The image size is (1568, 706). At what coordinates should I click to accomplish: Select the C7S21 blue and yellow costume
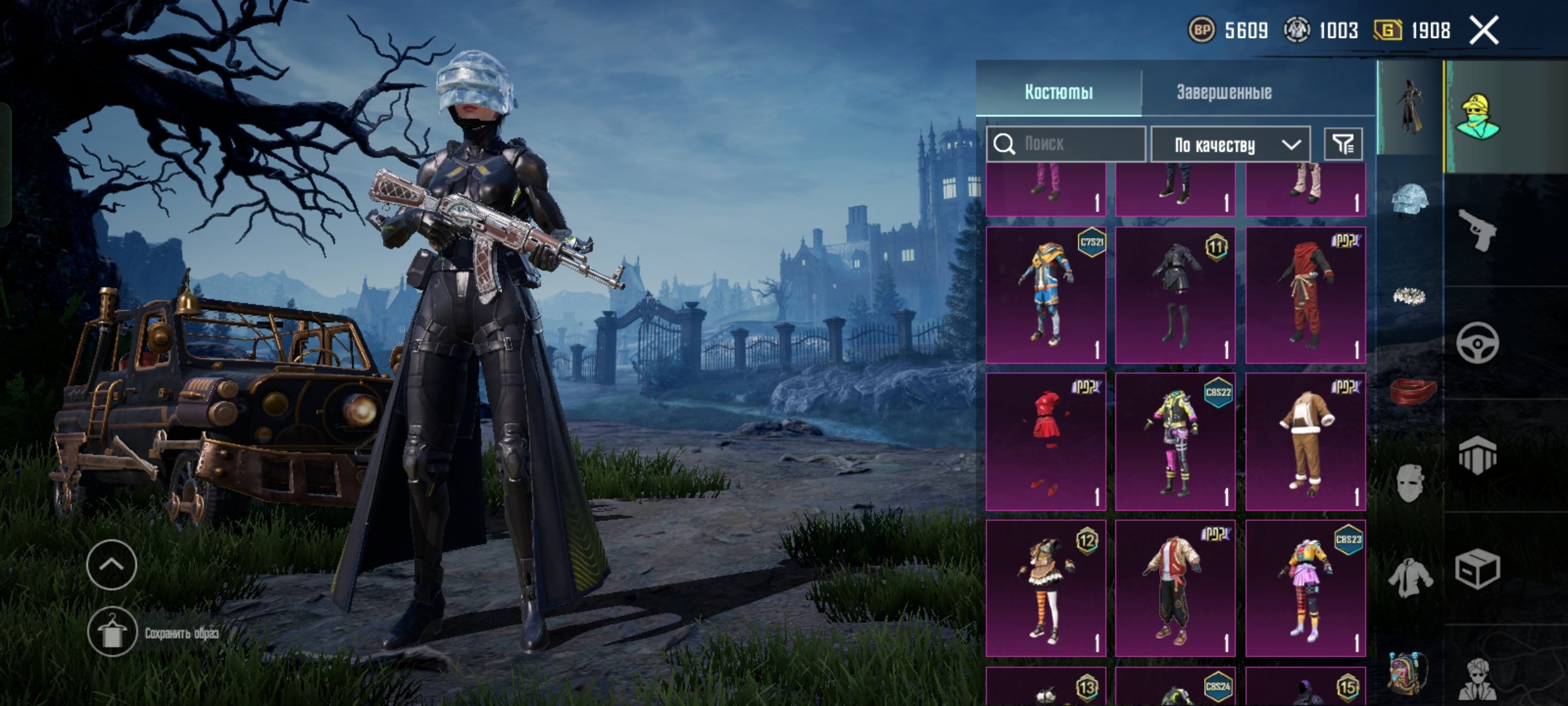[x=1045, y=295]
